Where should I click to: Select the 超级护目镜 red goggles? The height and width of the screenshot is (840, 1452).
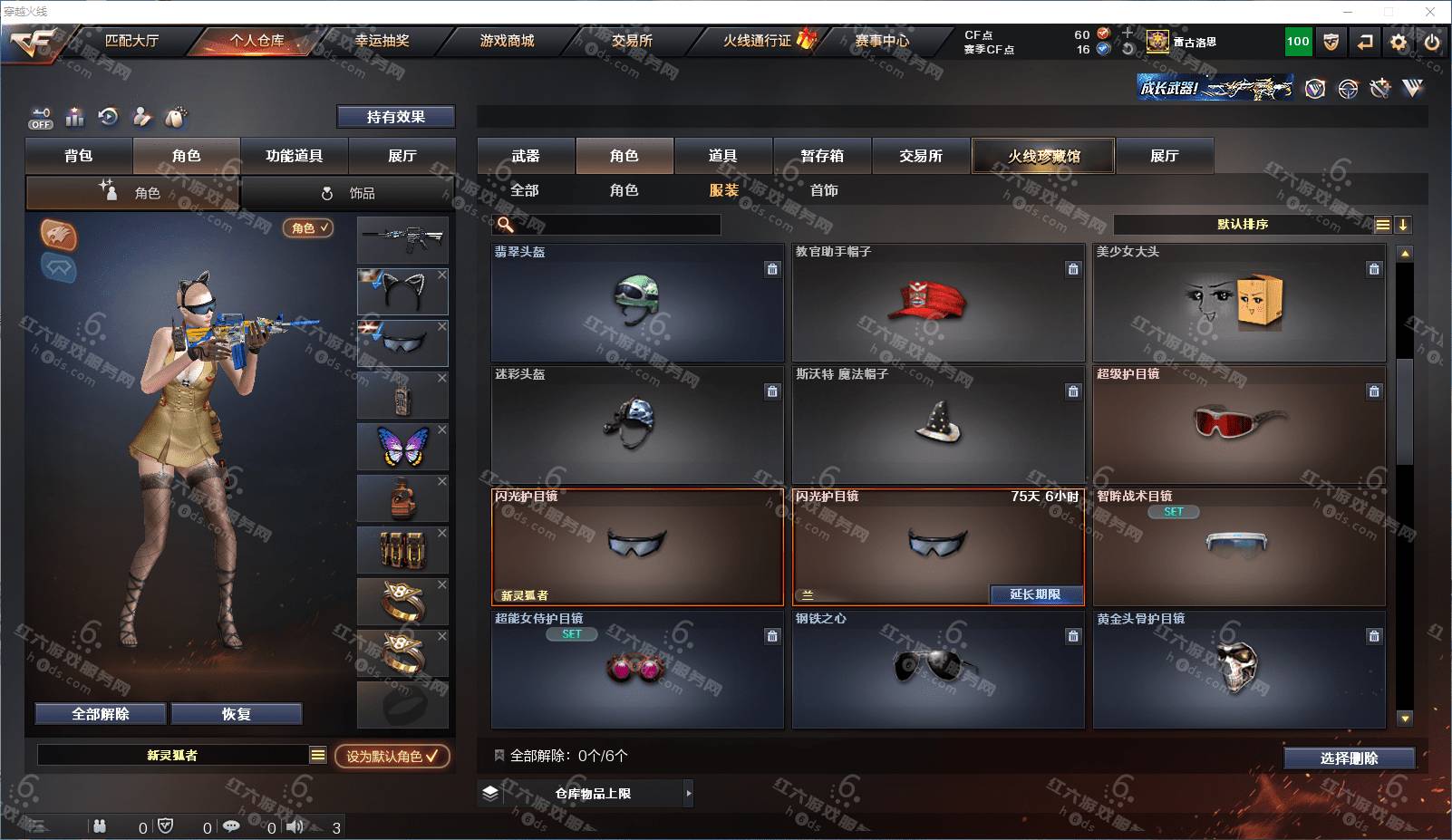tap(1239, 426)
